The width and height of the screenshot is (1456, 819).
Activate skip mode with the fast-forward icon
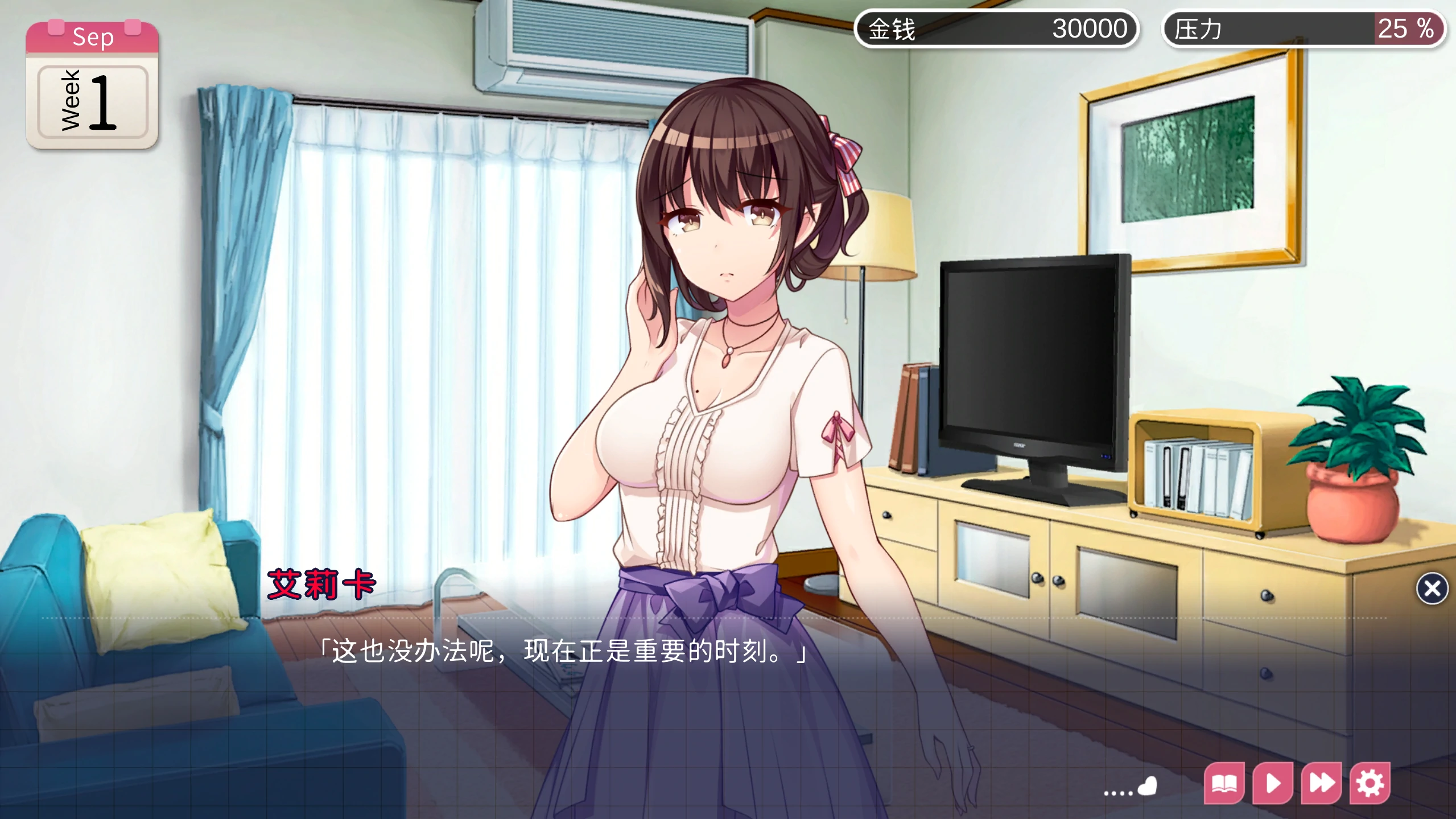[x=1321, y=783]
